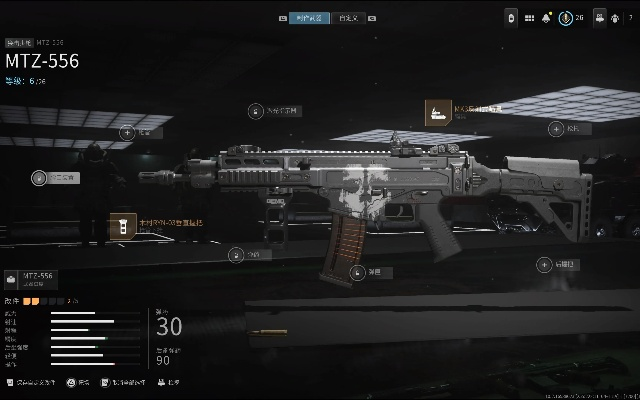640x400 pixels.
Task: Select the ammunition slot left of the magazine
Action: click(236, 255)
